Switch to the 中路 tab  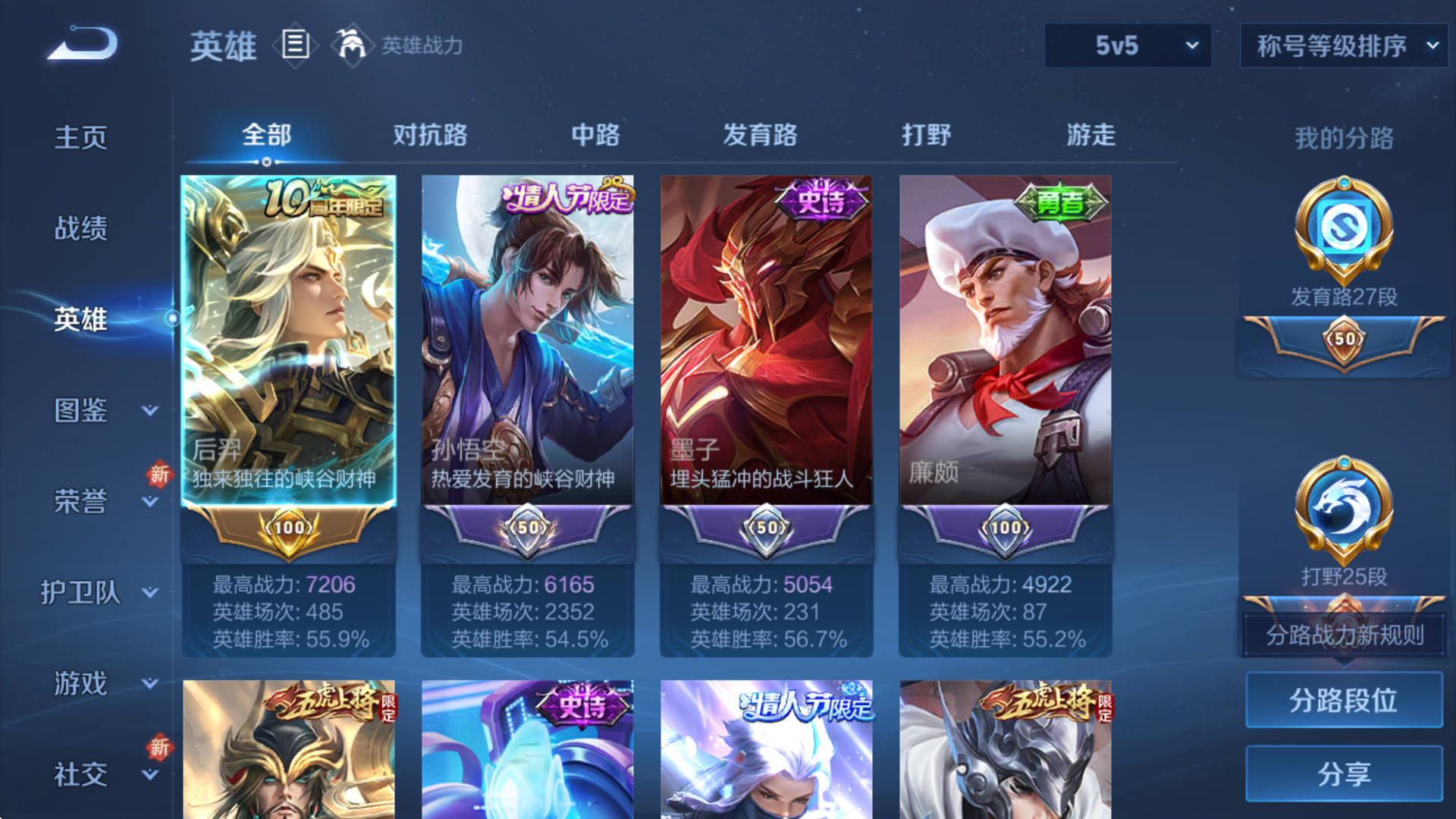[595, 135]
